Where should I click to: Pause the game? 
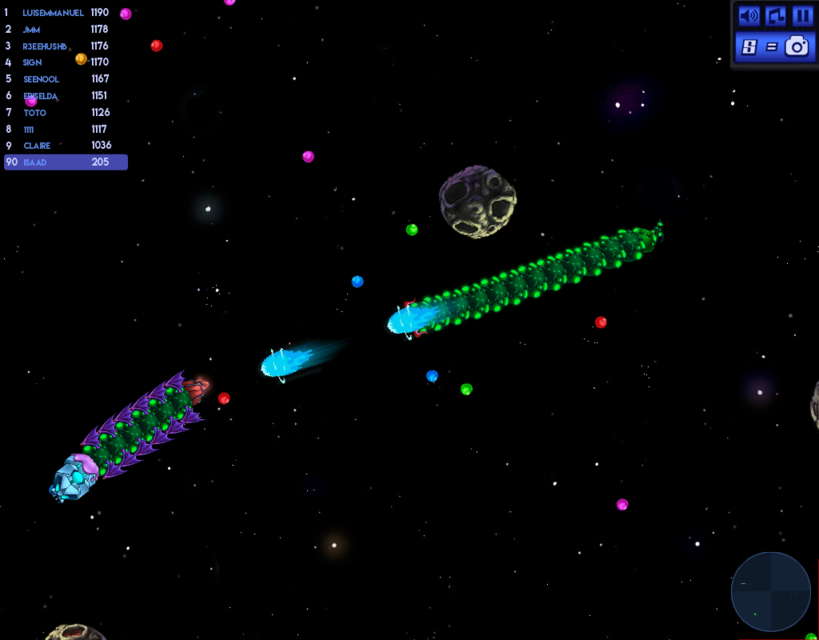coord(802,16)
